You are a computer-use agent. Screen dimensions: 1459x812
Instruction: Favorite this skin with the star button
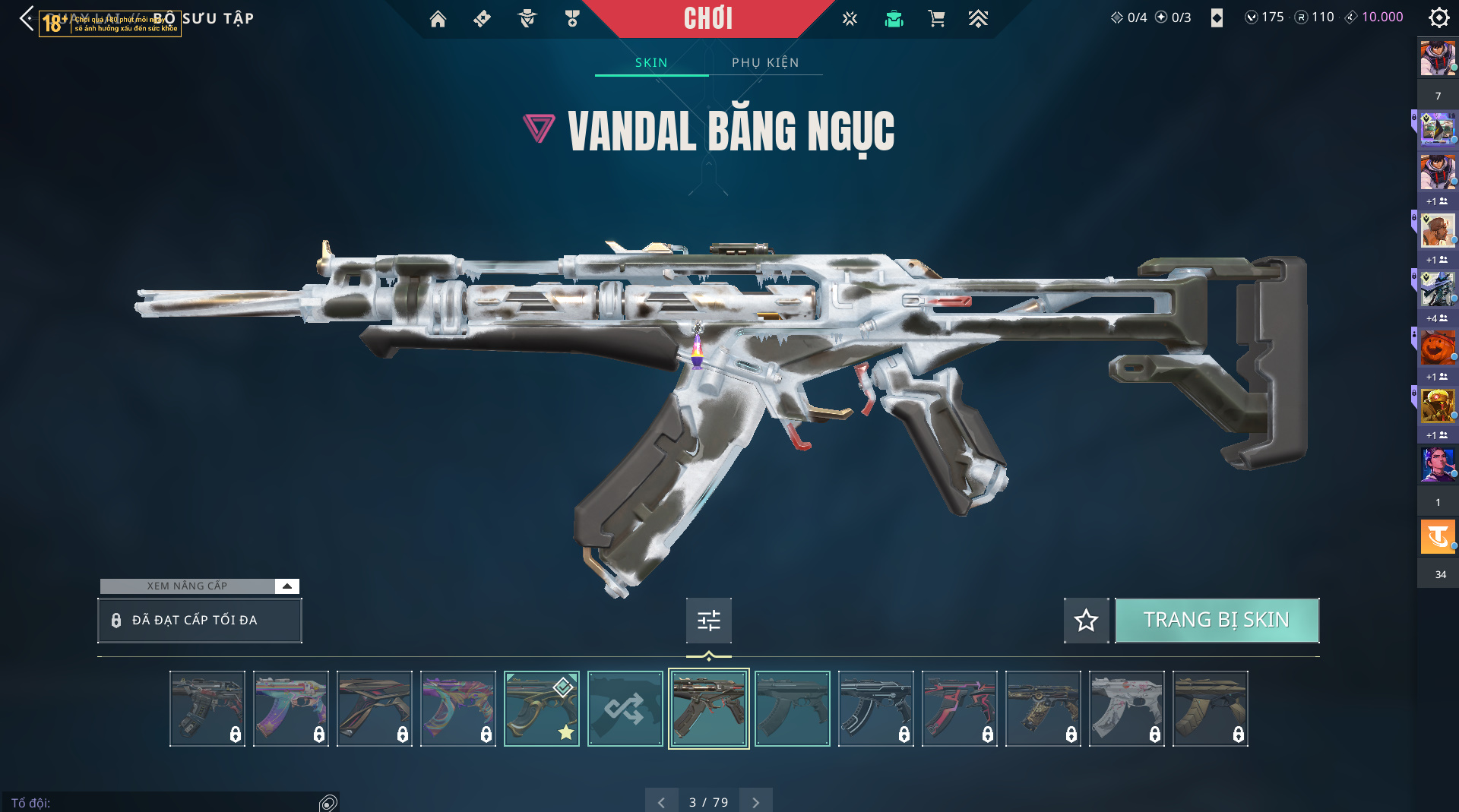(1086, 621)
